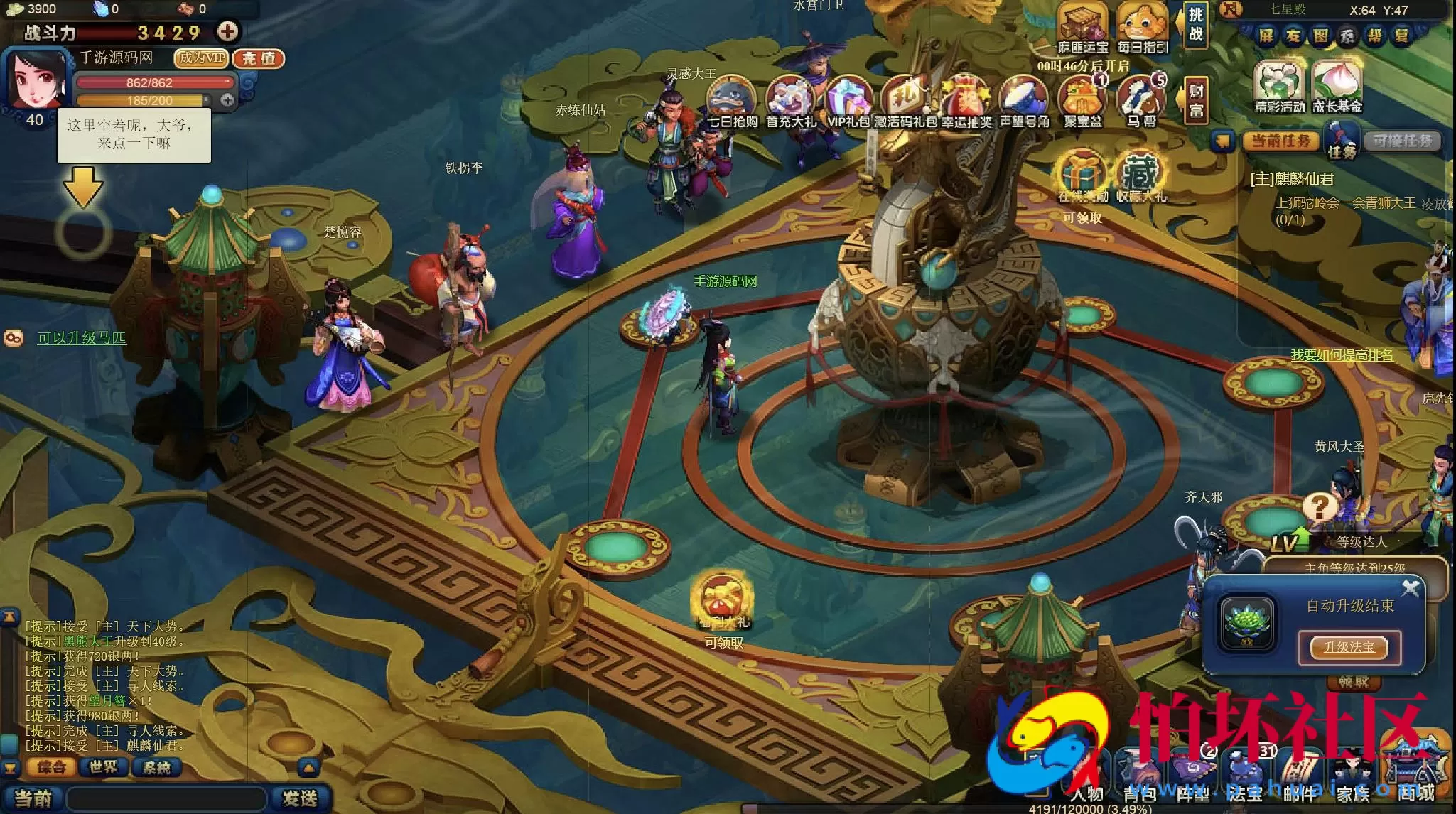Switch chat to the 世界 world tab
Screen dimensions: 1456x814
pyautogui.click(x=103, y=767)
